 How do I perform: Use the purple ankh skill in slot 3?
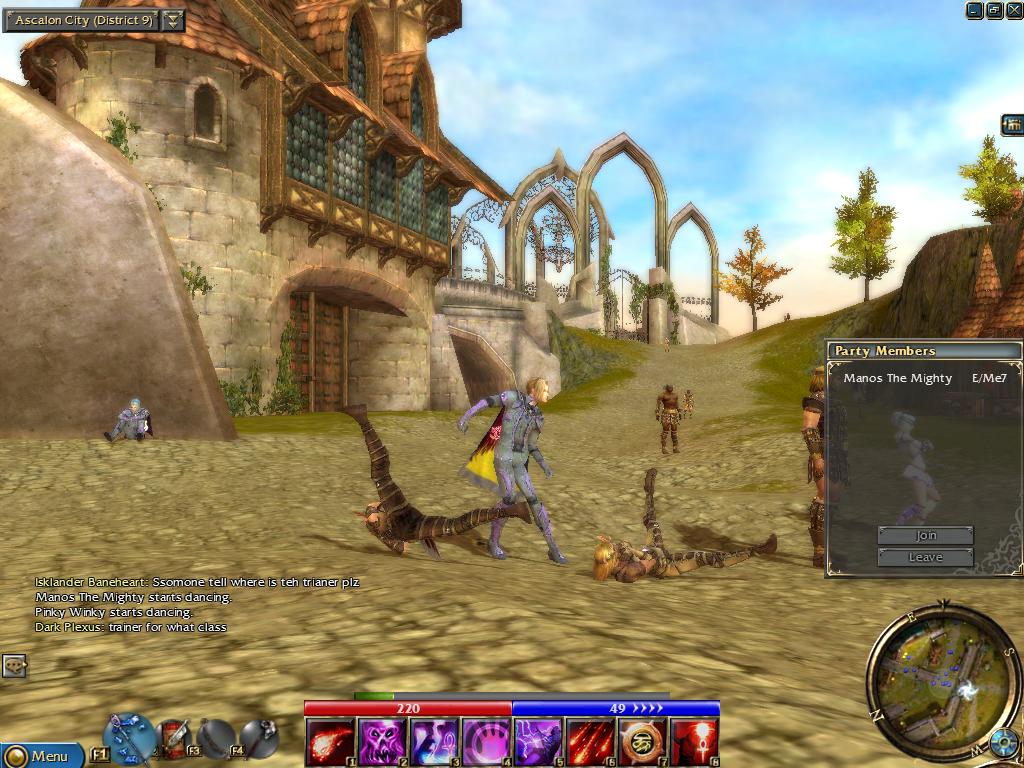tap(434, 742)
